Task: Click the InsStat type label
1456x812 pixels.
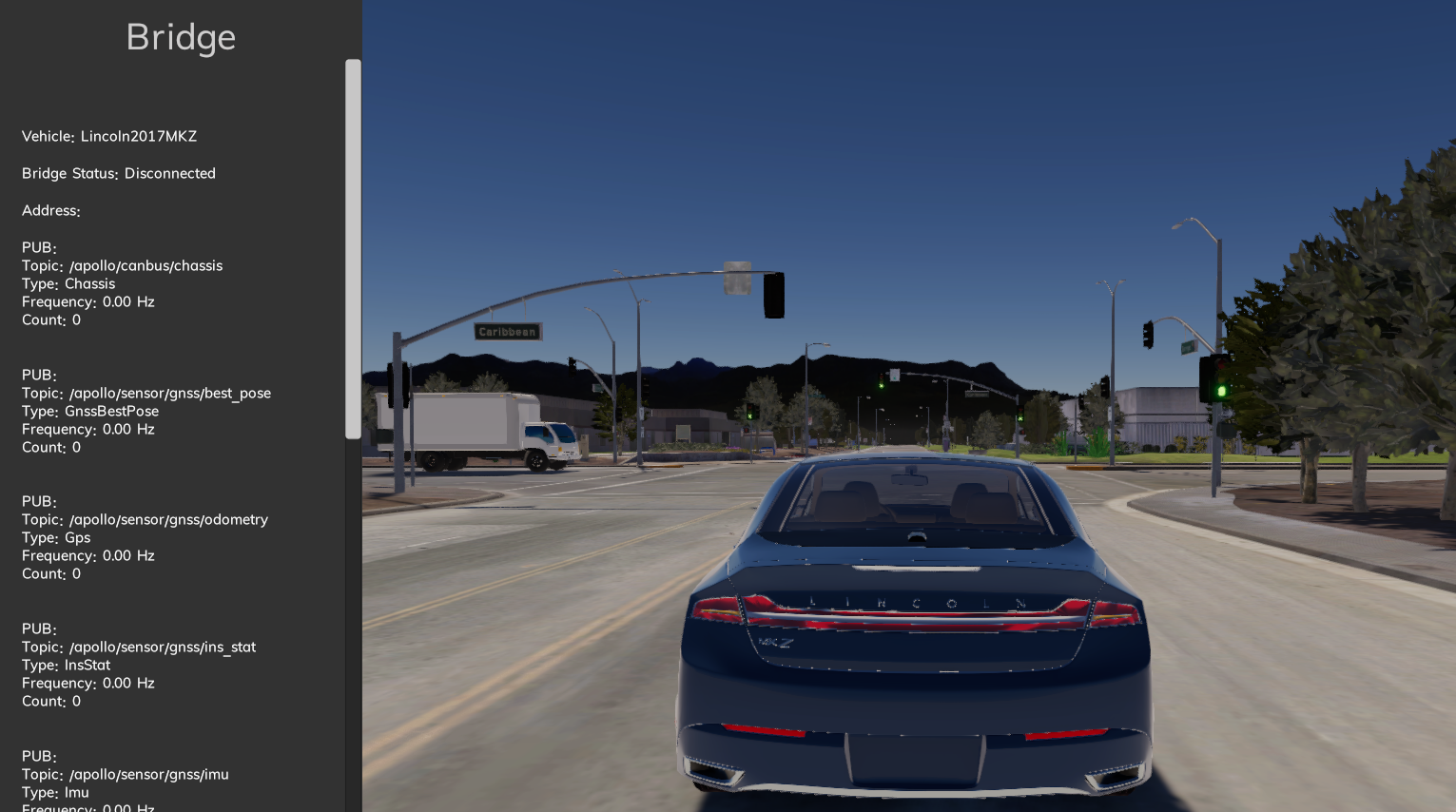Action: pos(66,665)
